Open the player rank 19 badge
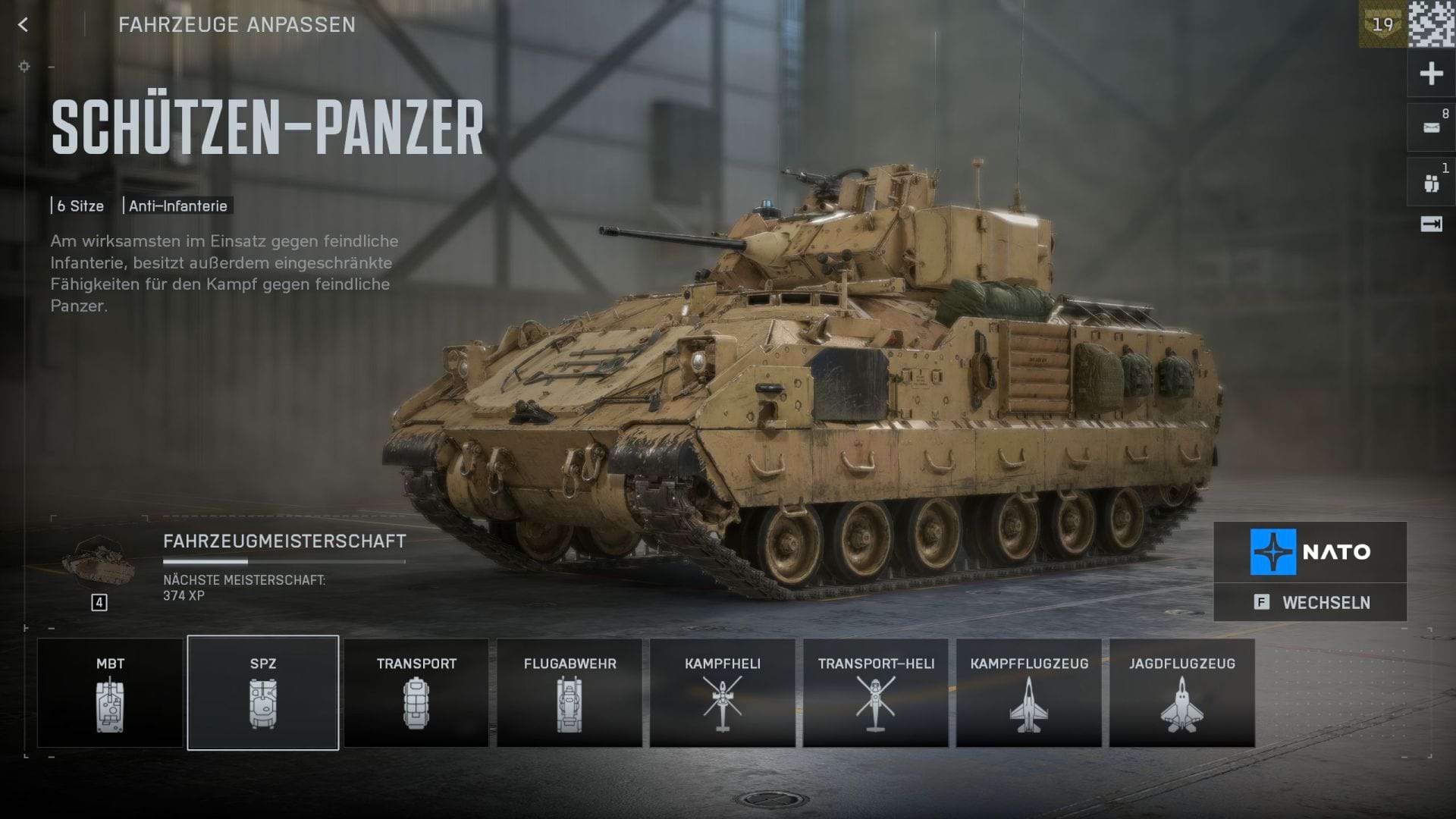This screenshot has height=819, width=1456. tap(1382, 24)
